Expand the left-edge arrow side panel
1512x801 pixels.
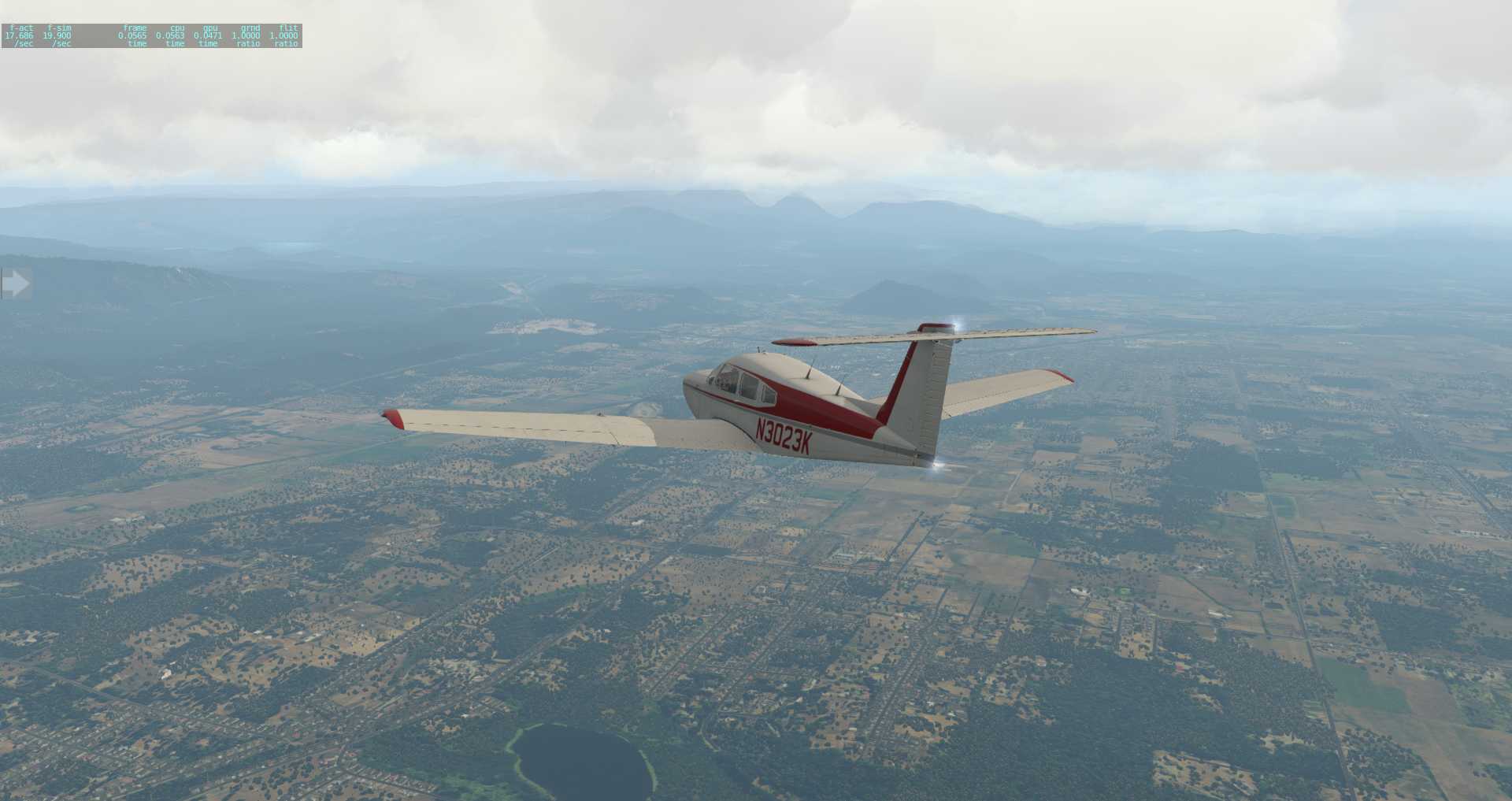click(15, 283)
